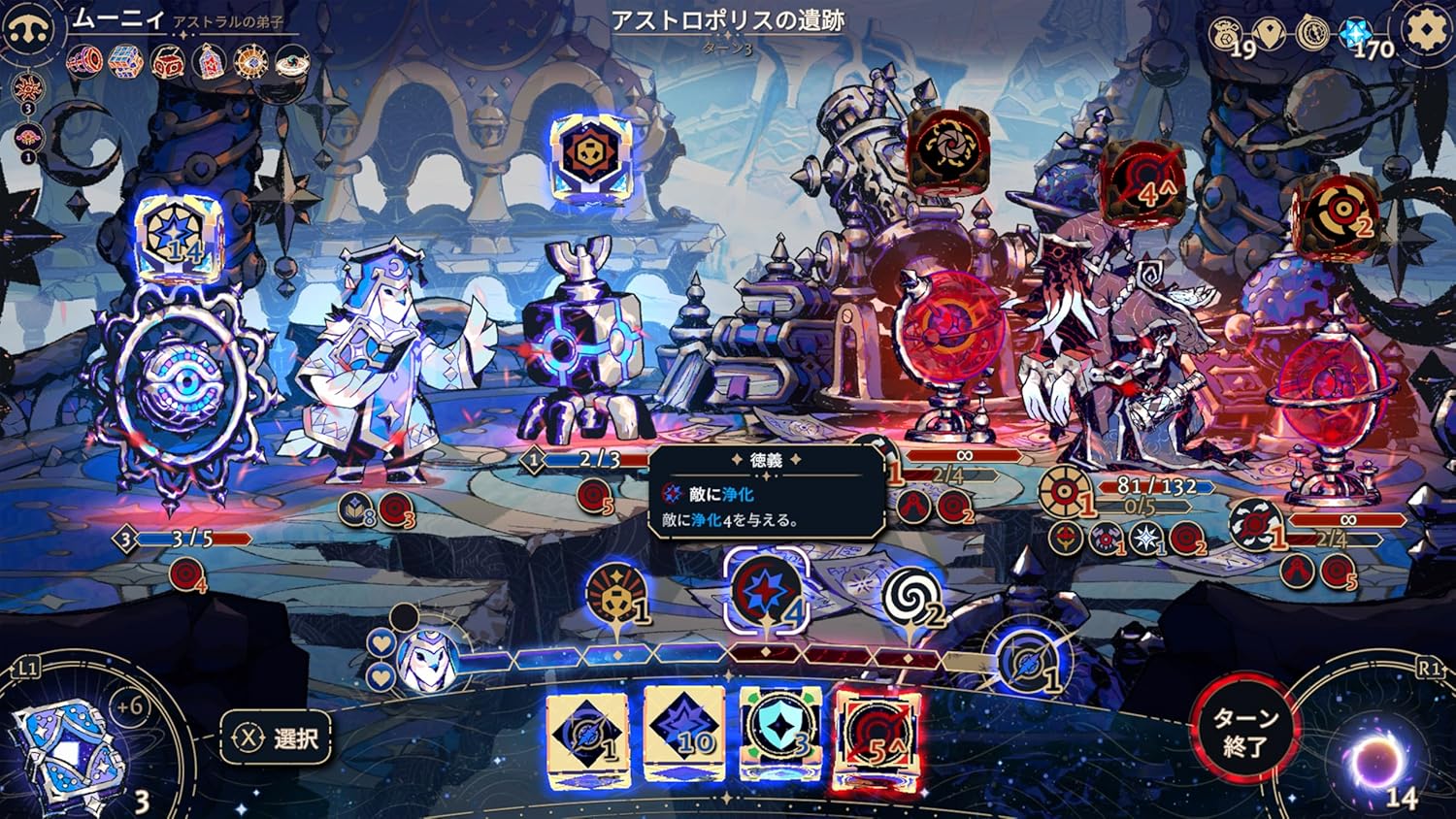Inspect the lantern relic icon
Screen dimensions: 1456x819
211,63
